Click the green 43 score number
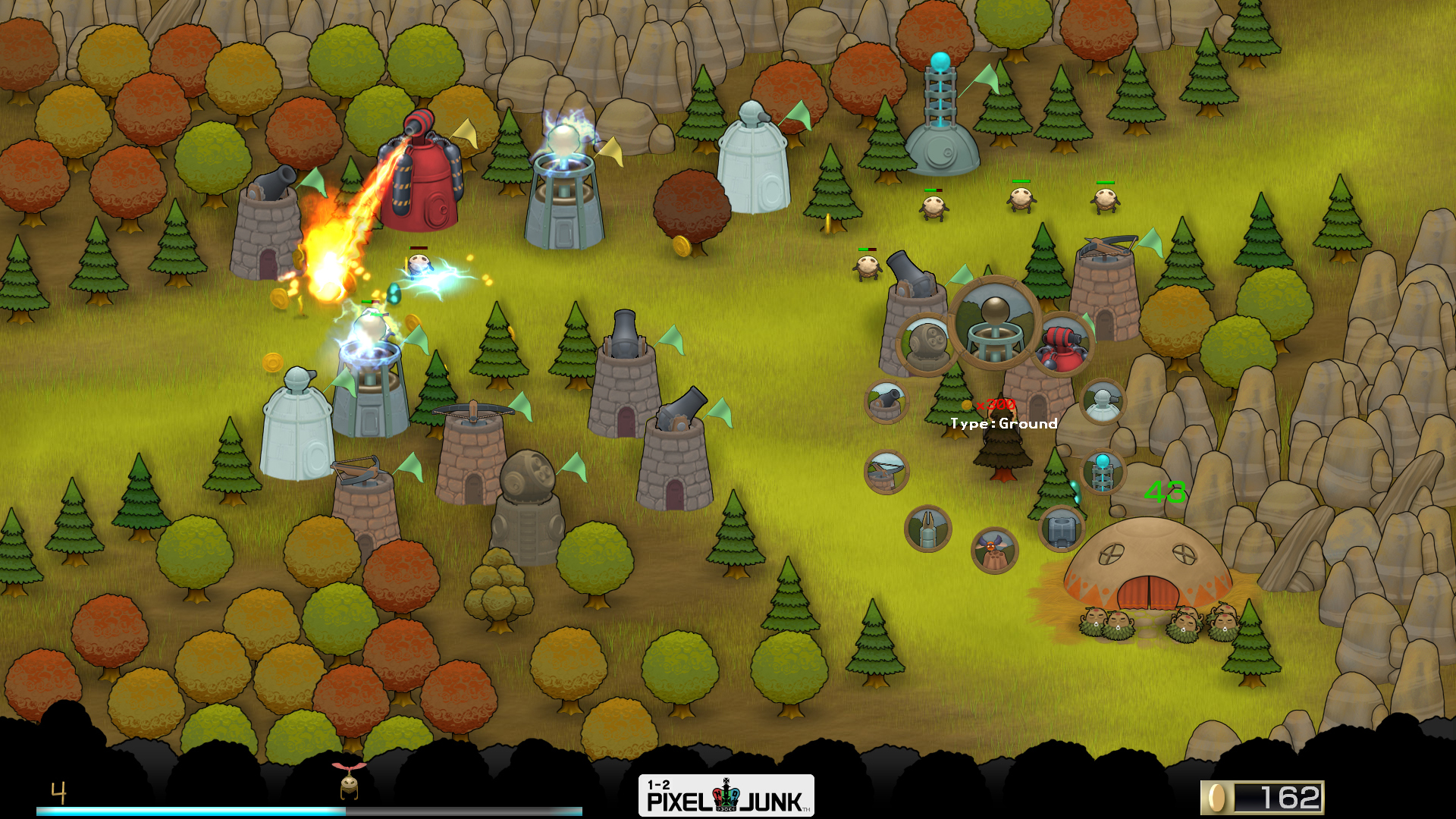Screen dimensions: 1456x819 [x=1164, y=493]
